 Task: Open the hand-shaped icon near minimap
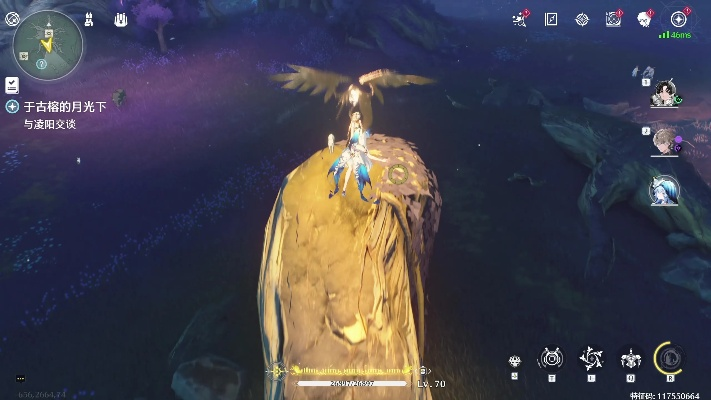click(120, 19)
